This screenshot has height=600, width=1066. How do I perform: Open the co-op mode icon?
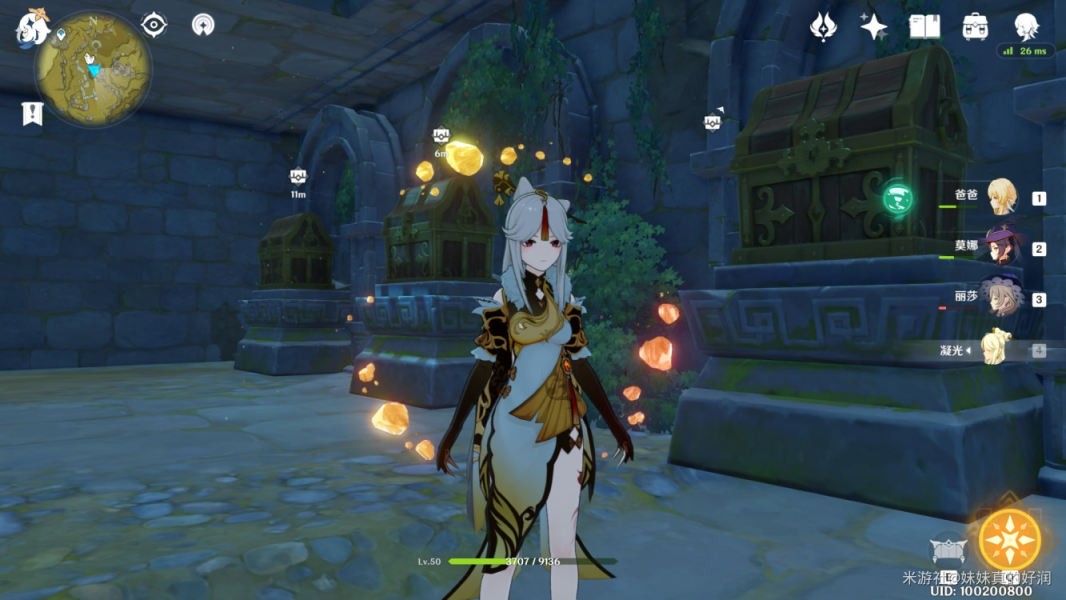pos(203,25)
